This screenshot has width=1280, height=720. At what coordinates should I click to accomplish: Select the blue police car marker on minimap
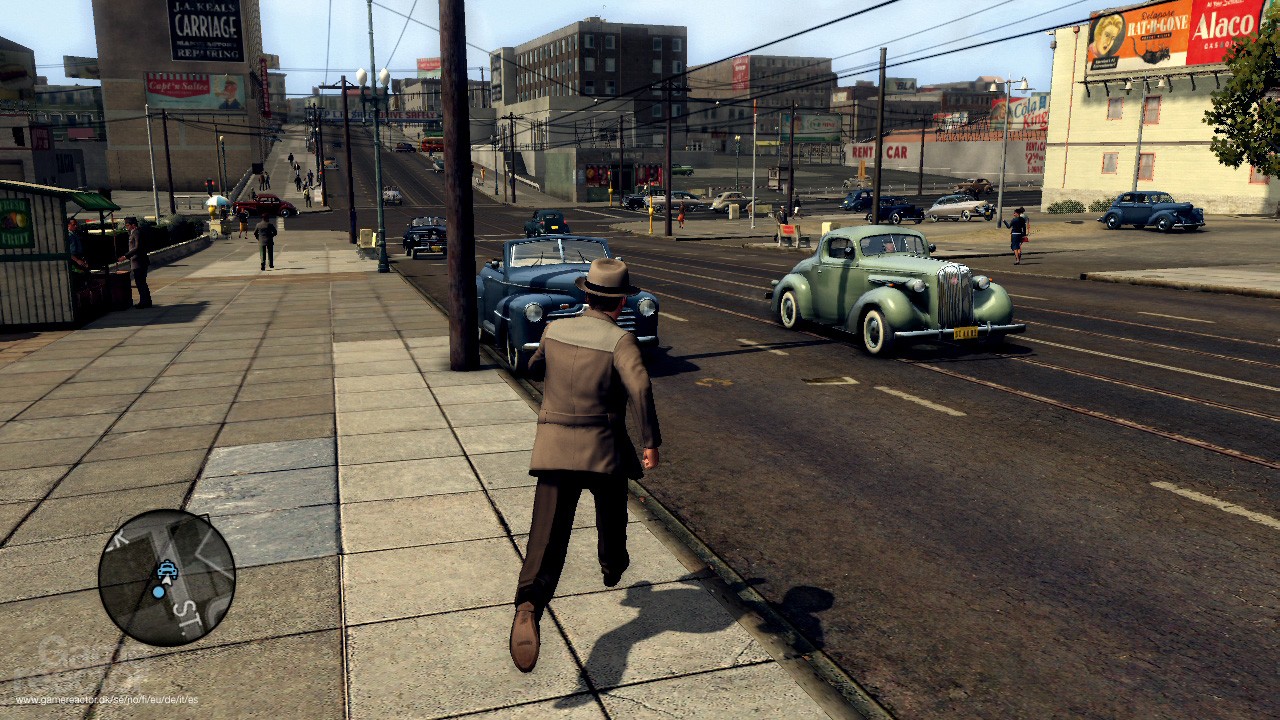[x=167, y=570]
